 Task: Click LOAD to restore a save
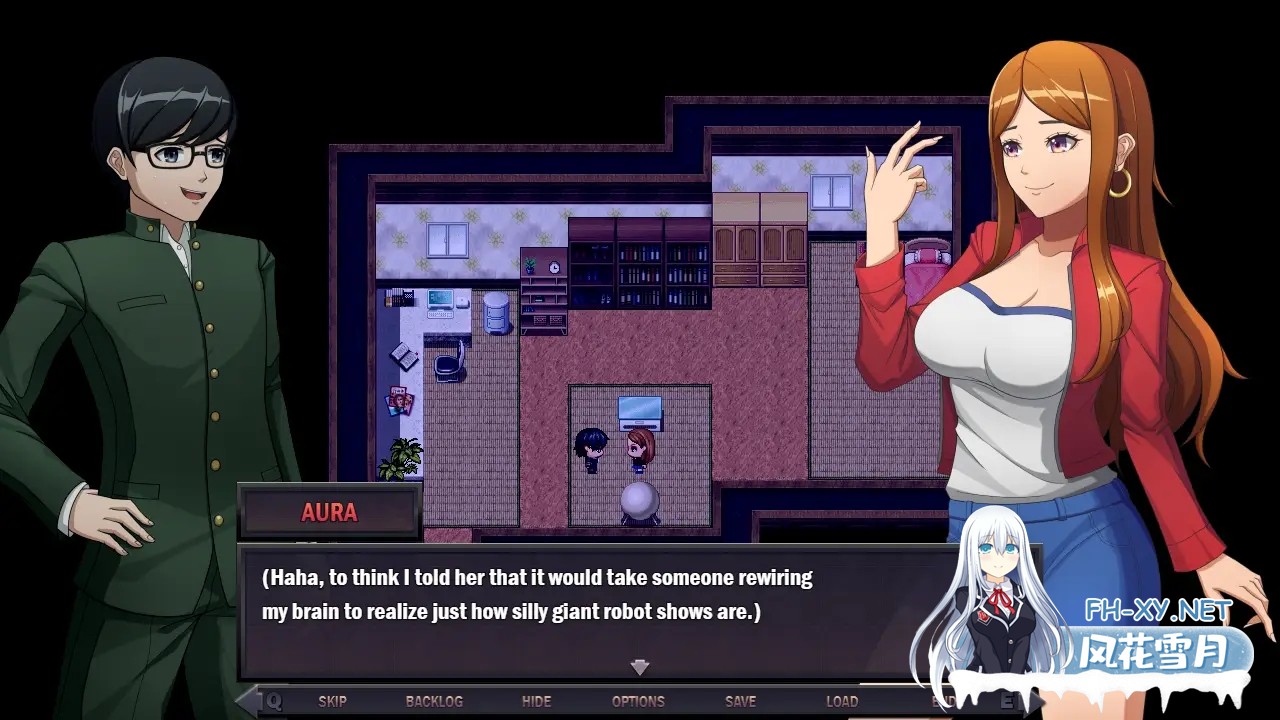(843, 701)
